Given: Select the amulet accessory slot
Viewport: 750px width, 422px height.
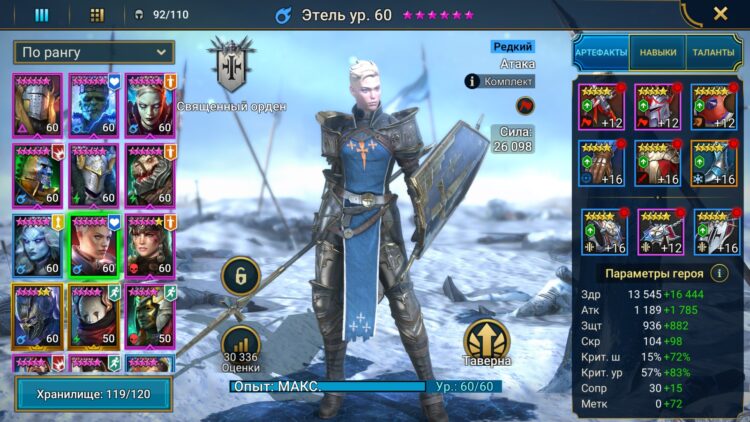Looking at the screenshot, I should pos(658,232).
